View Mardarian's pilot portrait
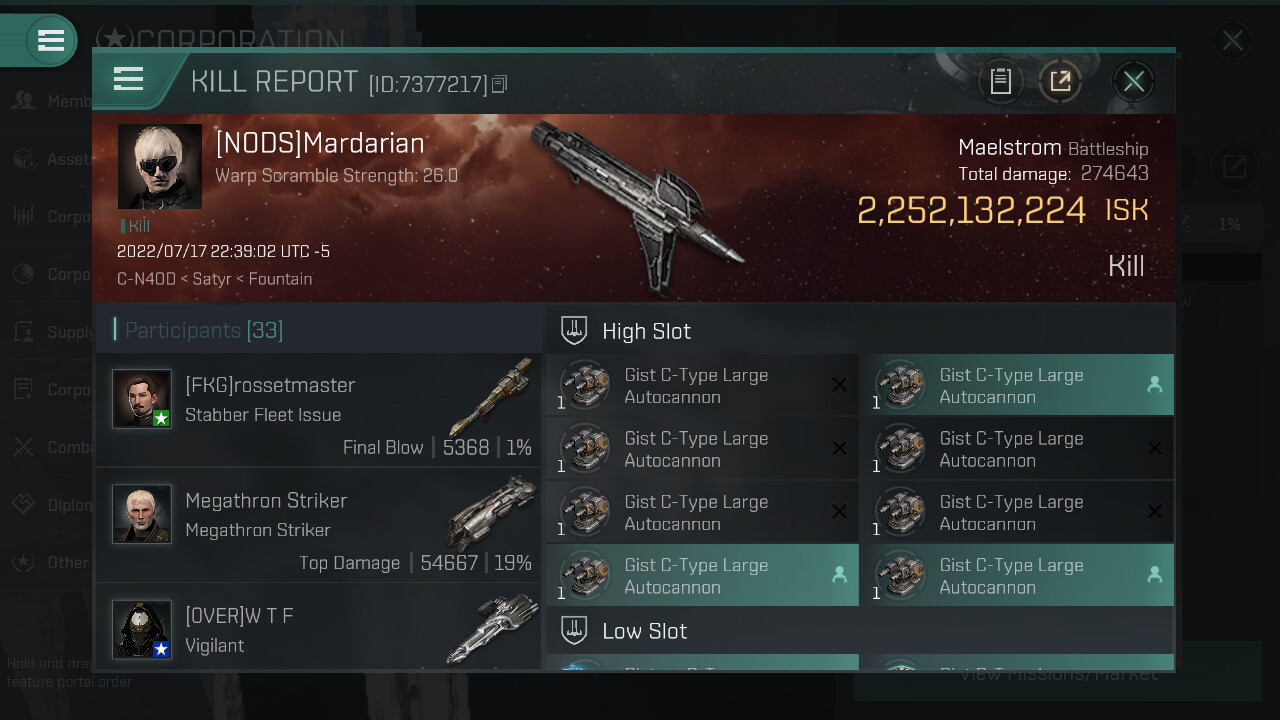1280x720 pixels. pos(160,166)
